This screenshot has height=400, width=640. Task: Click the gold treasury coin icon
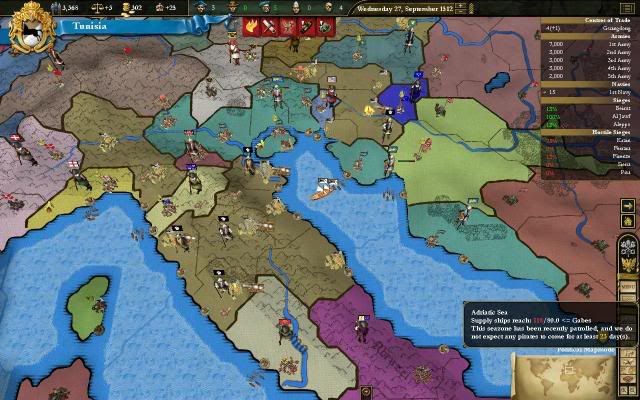[x=57, y=8]
